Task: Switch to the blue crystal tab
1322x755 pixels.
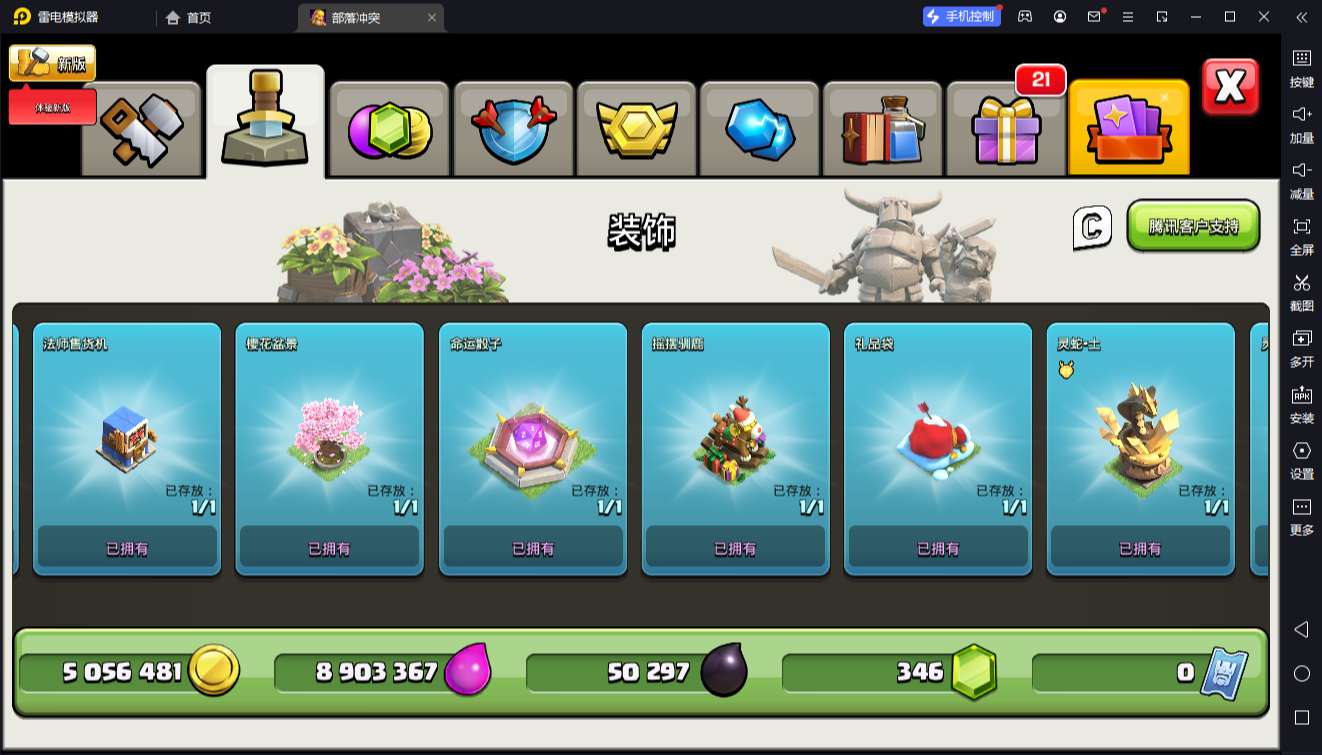Action: (760, 129)
